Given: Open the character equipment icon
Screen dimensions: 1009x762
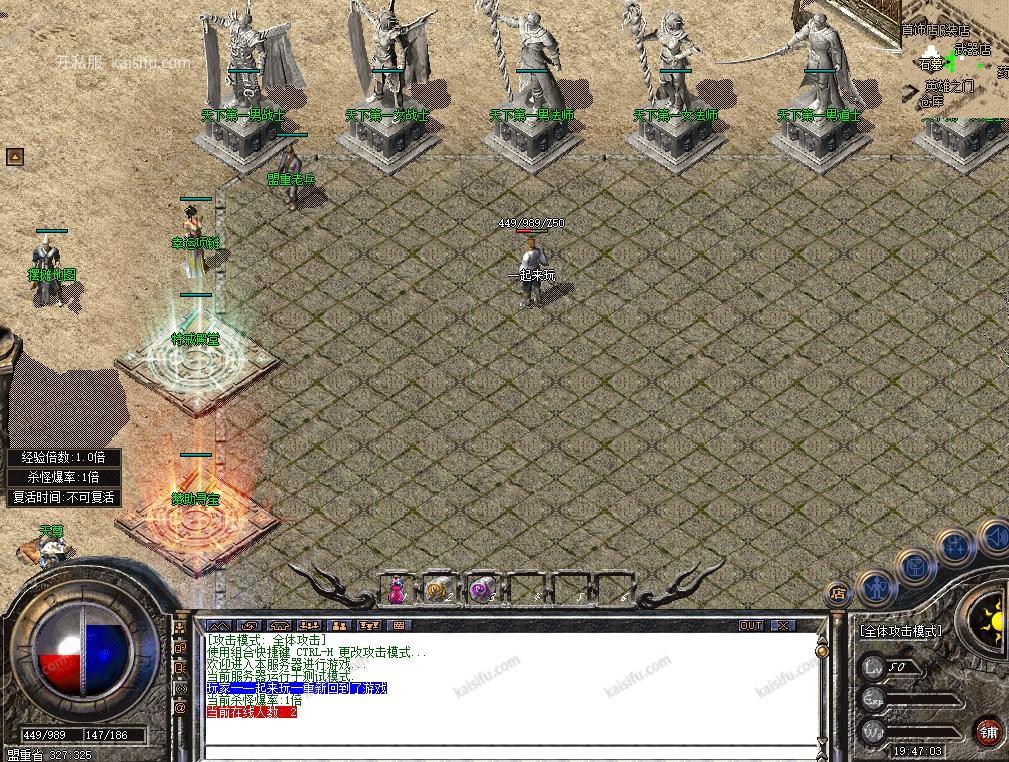Looking at the screenshot, I should pyautogui.click(x=877, y=586).
